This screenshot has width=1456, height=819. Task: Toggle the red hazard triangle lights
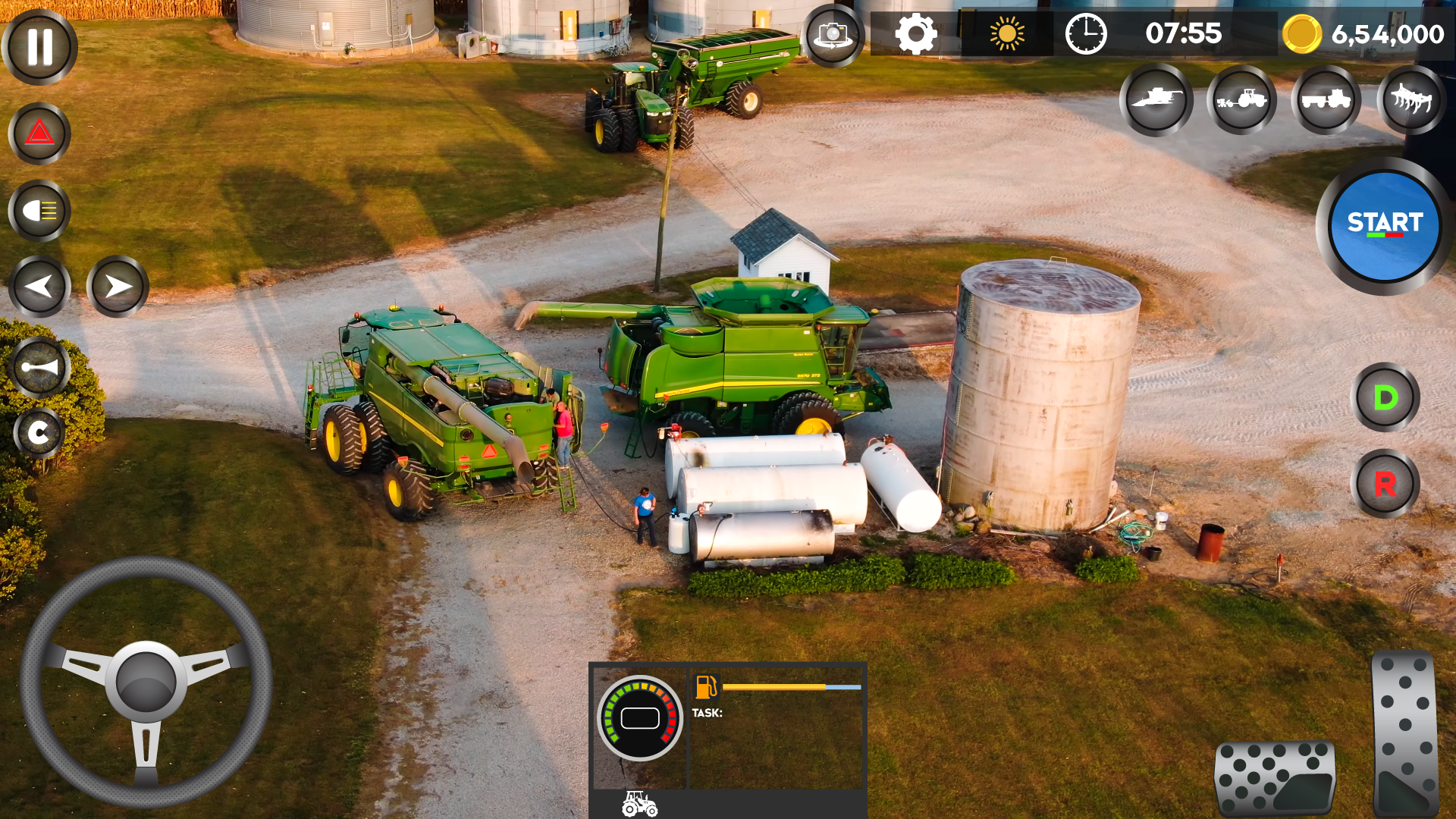tap(39, 134)
